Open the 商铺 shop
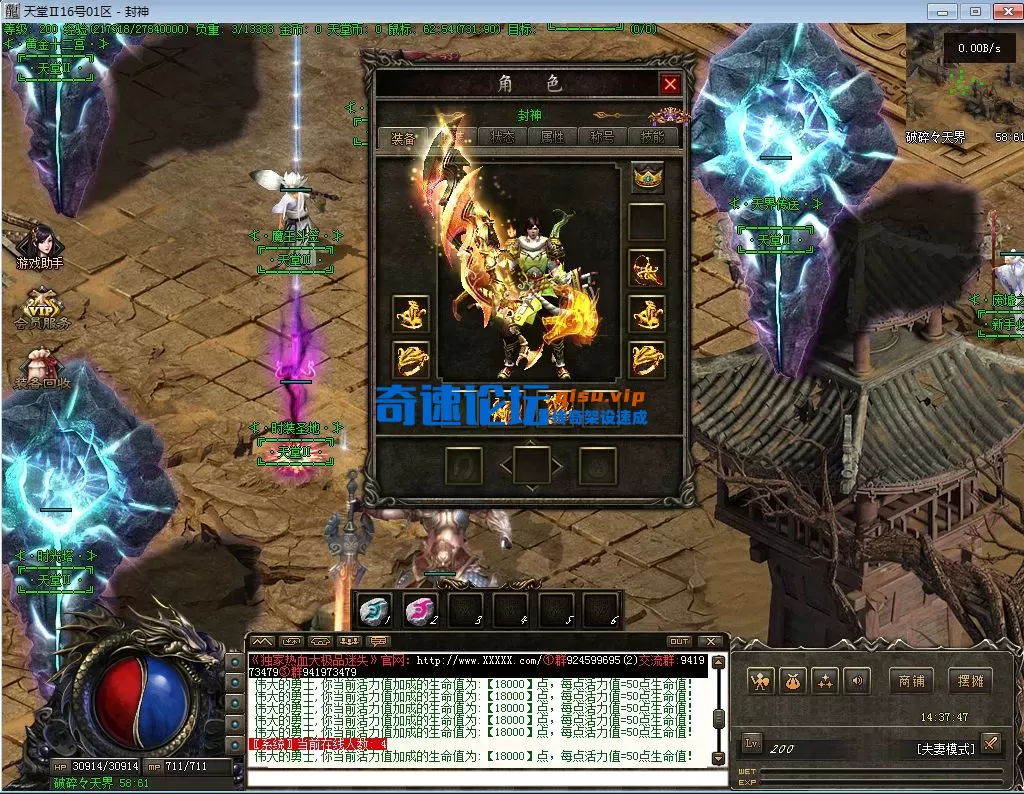Screen dimensions: 1024x794 pyautogui.click(x=911, y=682)
